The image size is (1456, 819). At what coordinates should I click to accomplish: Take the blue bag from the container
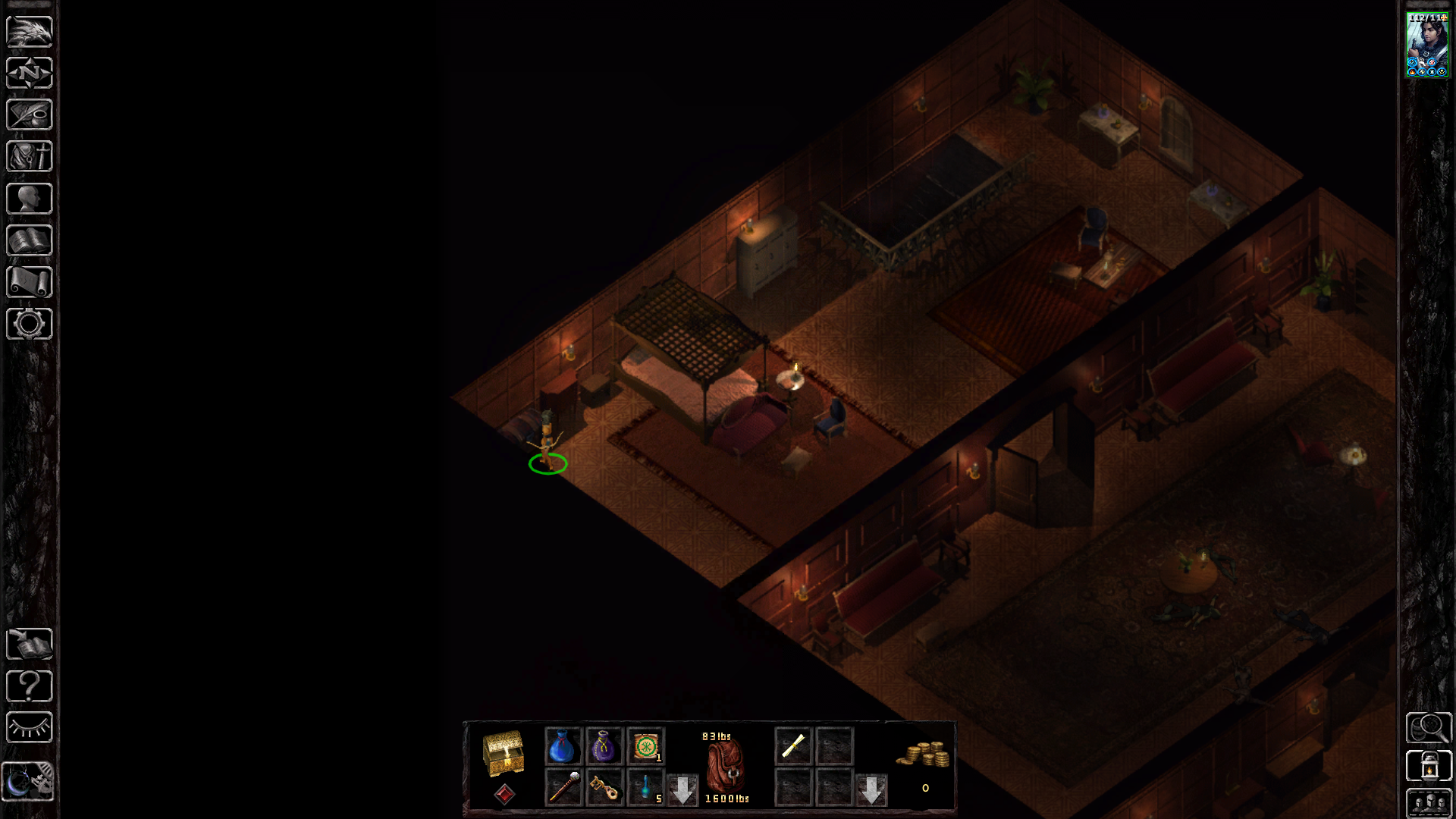tap(562, 746)
